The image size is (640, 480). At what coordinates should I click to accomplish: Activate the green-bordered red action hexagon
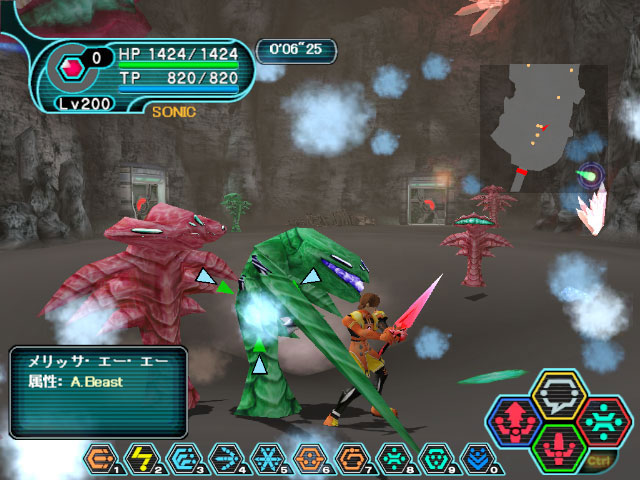coord(558,447)
